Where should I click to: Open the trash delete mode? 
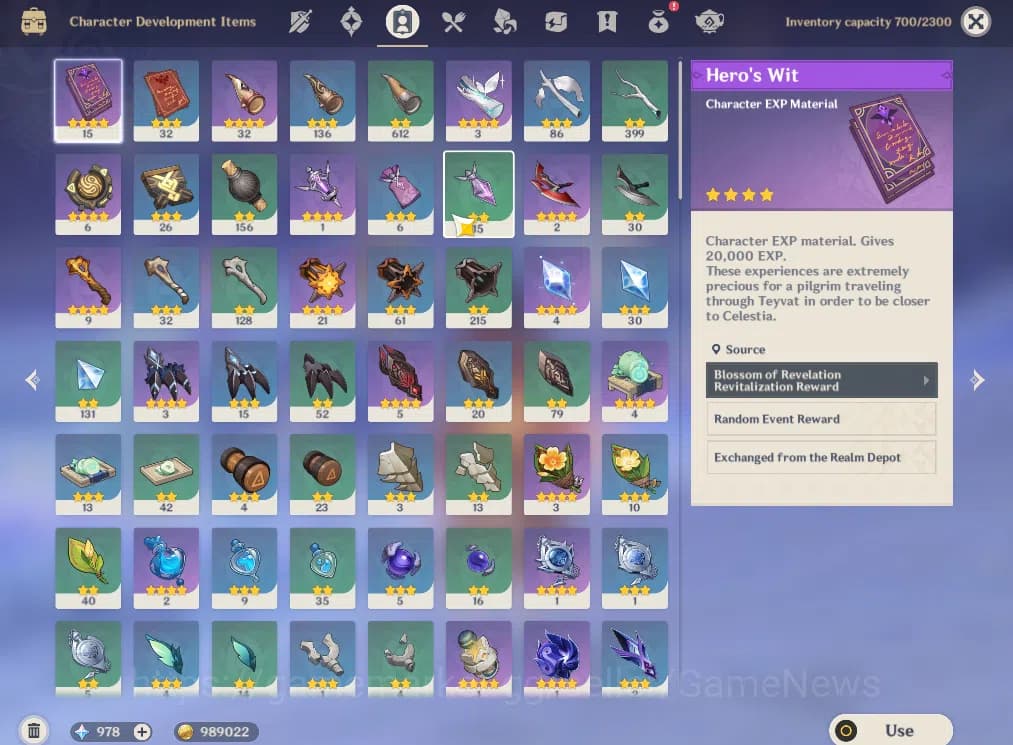(33, 731)
